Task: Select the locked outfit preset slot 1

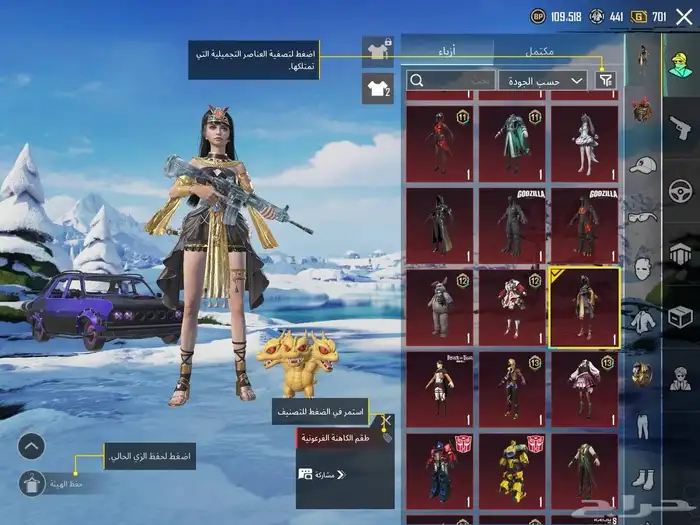Action: (378, 50)
